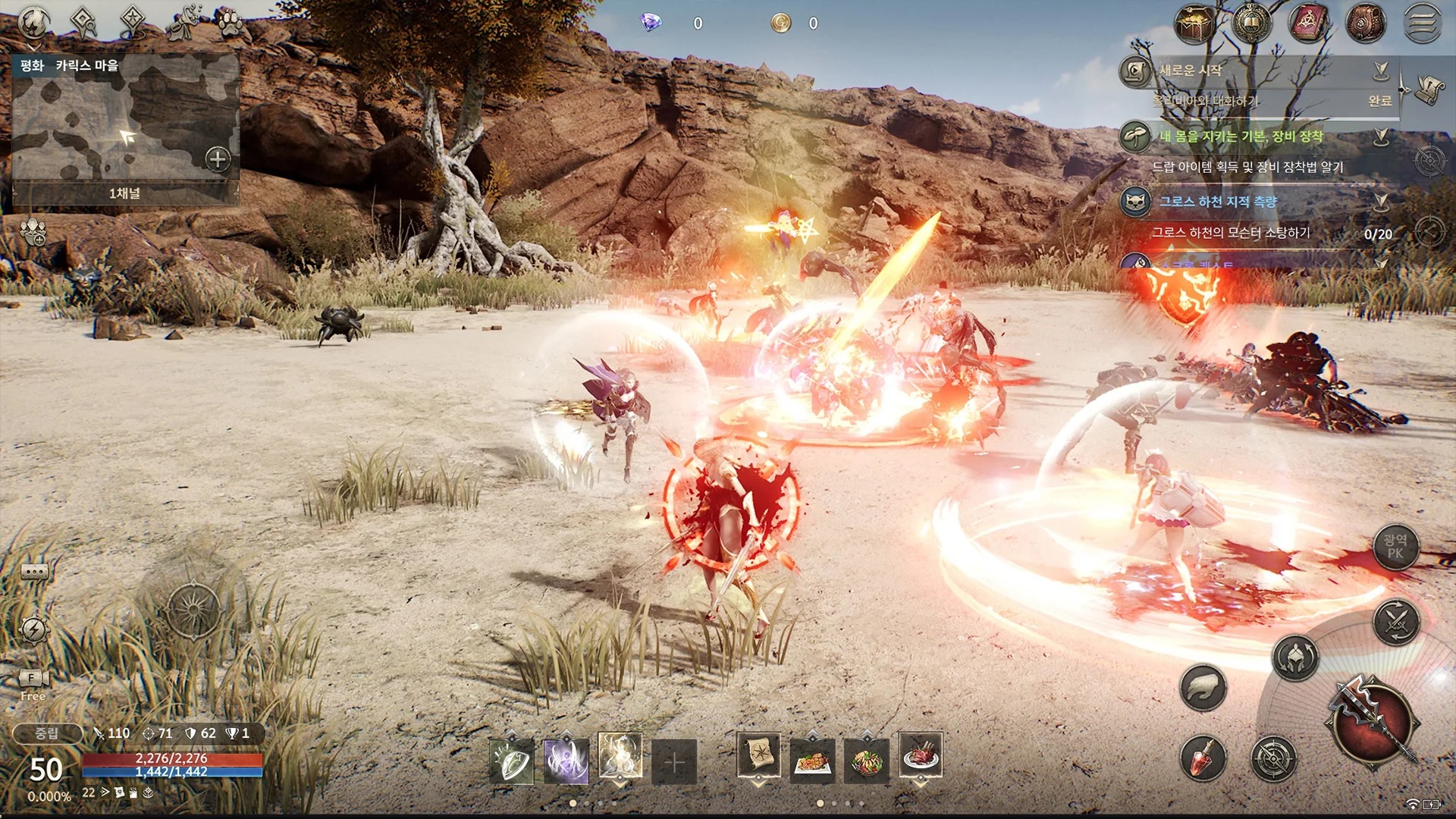
Task: Toggle the Free camera mode button
Action: (x=33, y=684)
